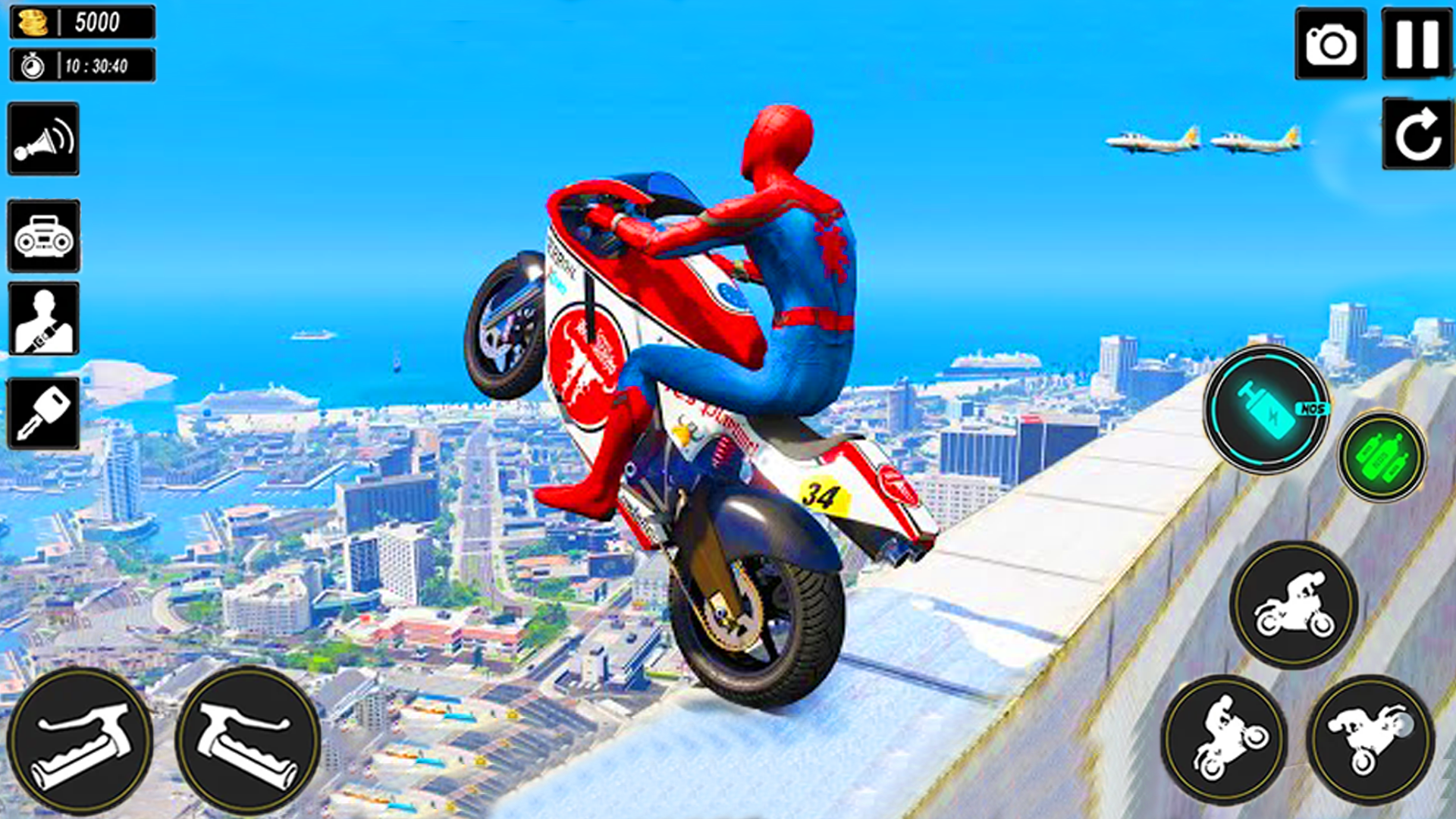Pause the game
The image size is (1456, 819).
1416,45
